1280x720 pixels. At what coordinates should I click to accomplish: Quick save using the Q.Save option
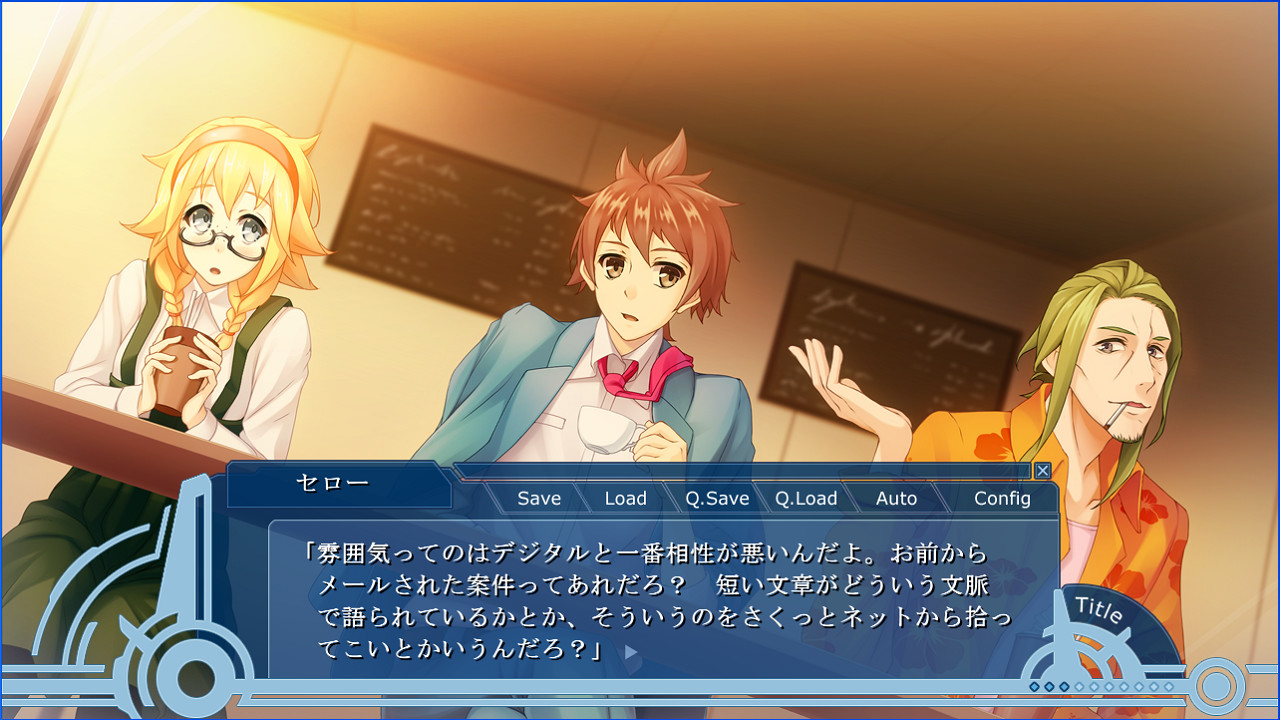(x=716, y=497)
